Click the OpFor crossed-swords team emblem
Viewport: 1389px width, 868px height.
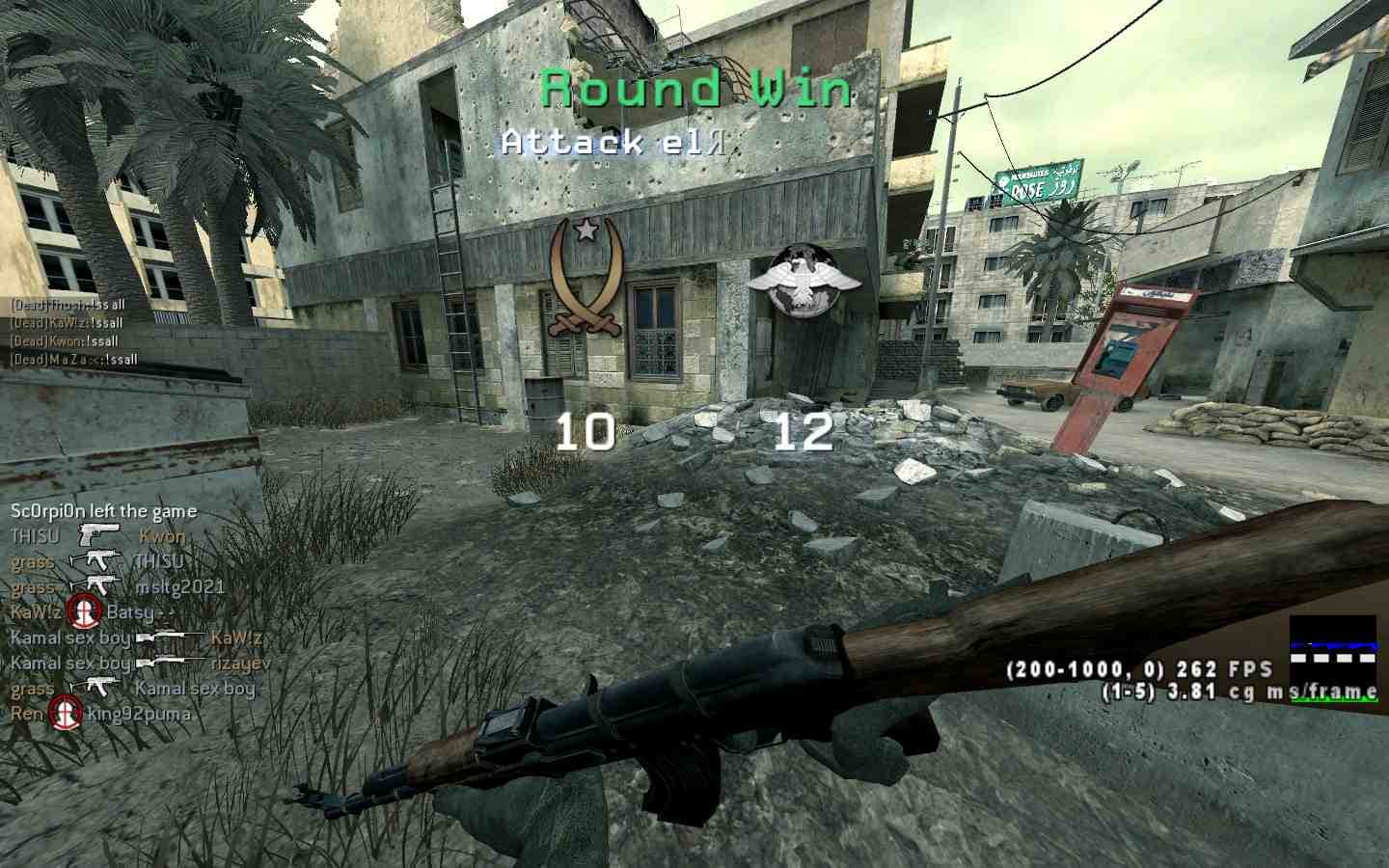click(583, 278)
